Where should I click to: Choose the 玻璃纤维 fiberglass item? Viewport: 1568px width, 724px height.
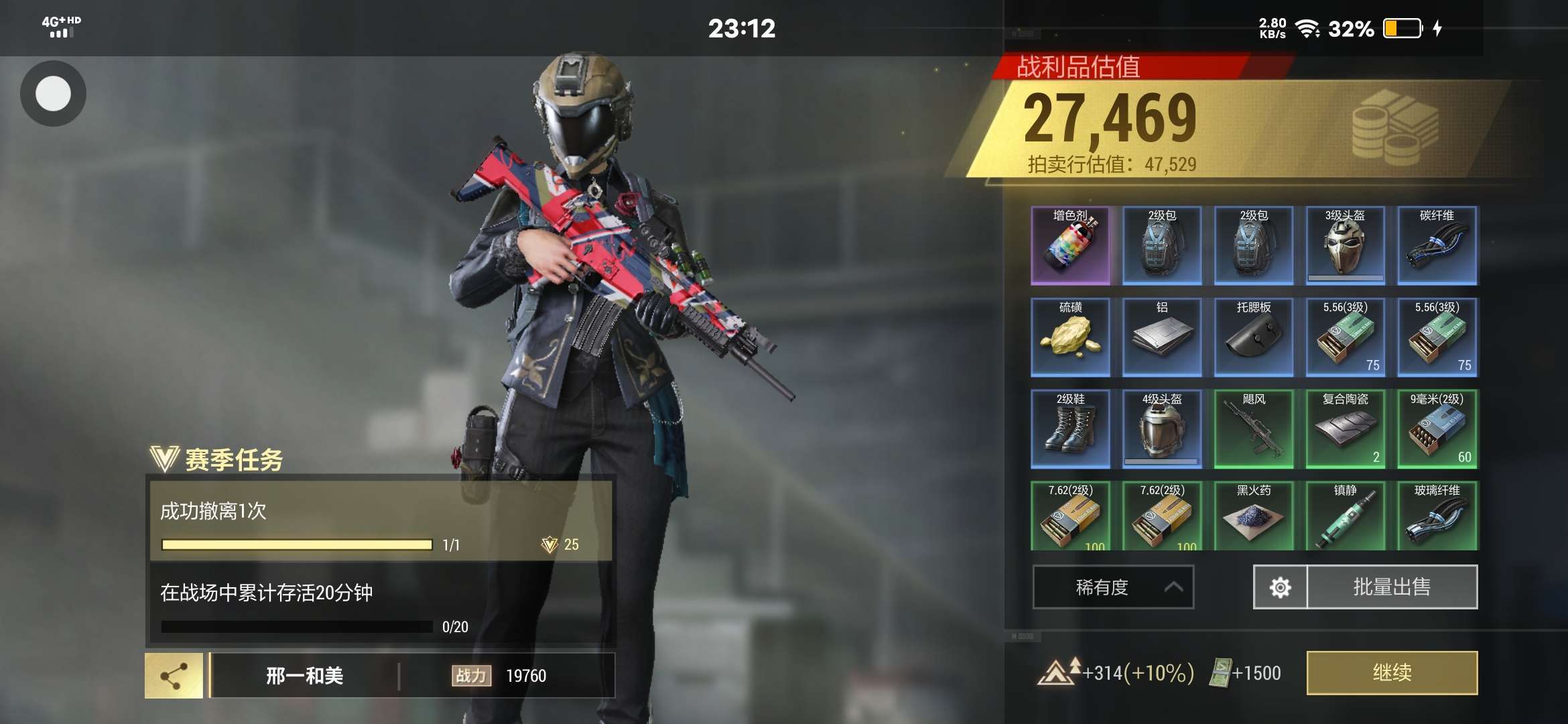pyautogui.click(x=1437, y=516)
